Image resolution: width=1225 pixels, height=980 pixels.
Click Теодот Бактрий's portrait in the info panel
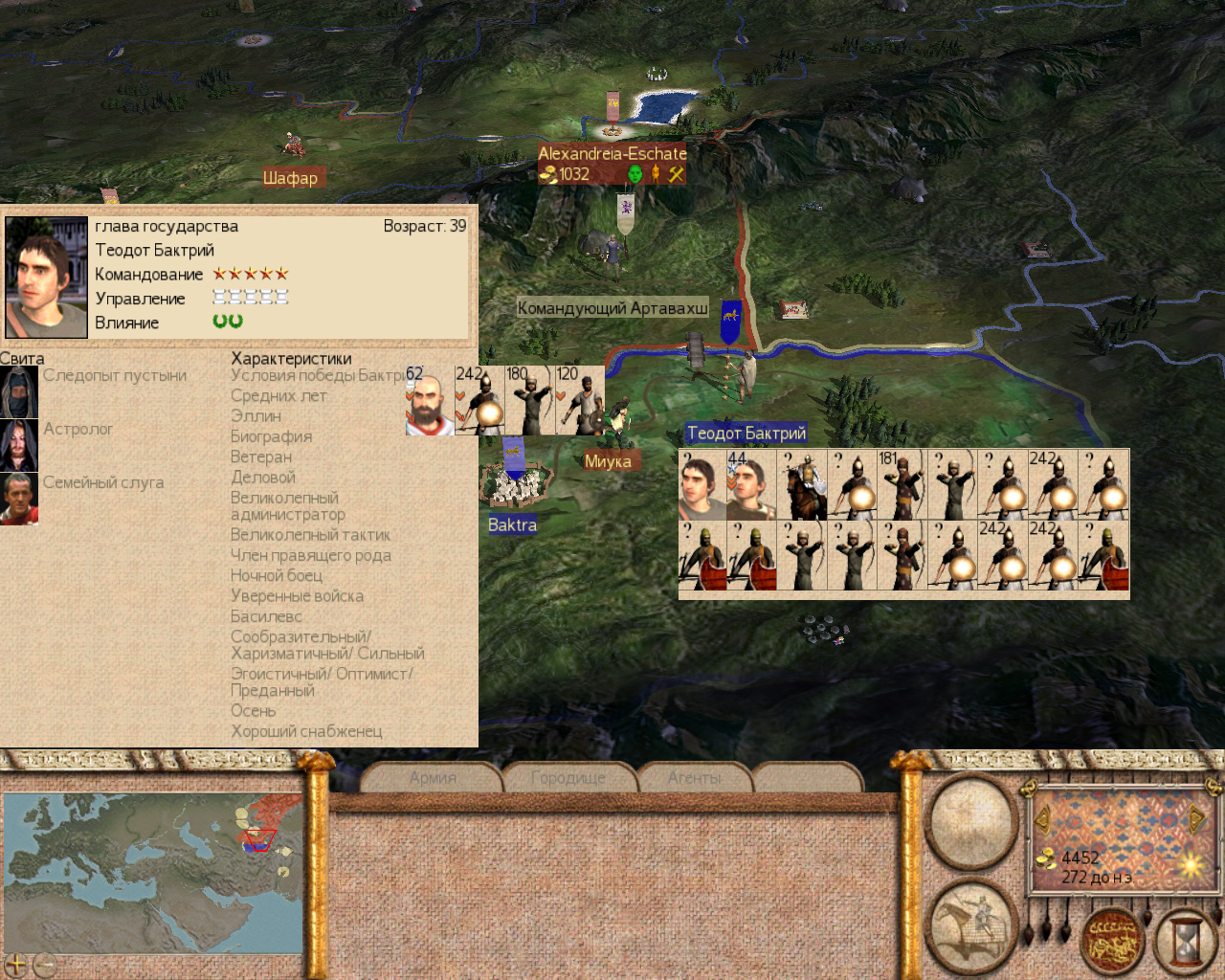pyautogui.click(x=46, y=277)
